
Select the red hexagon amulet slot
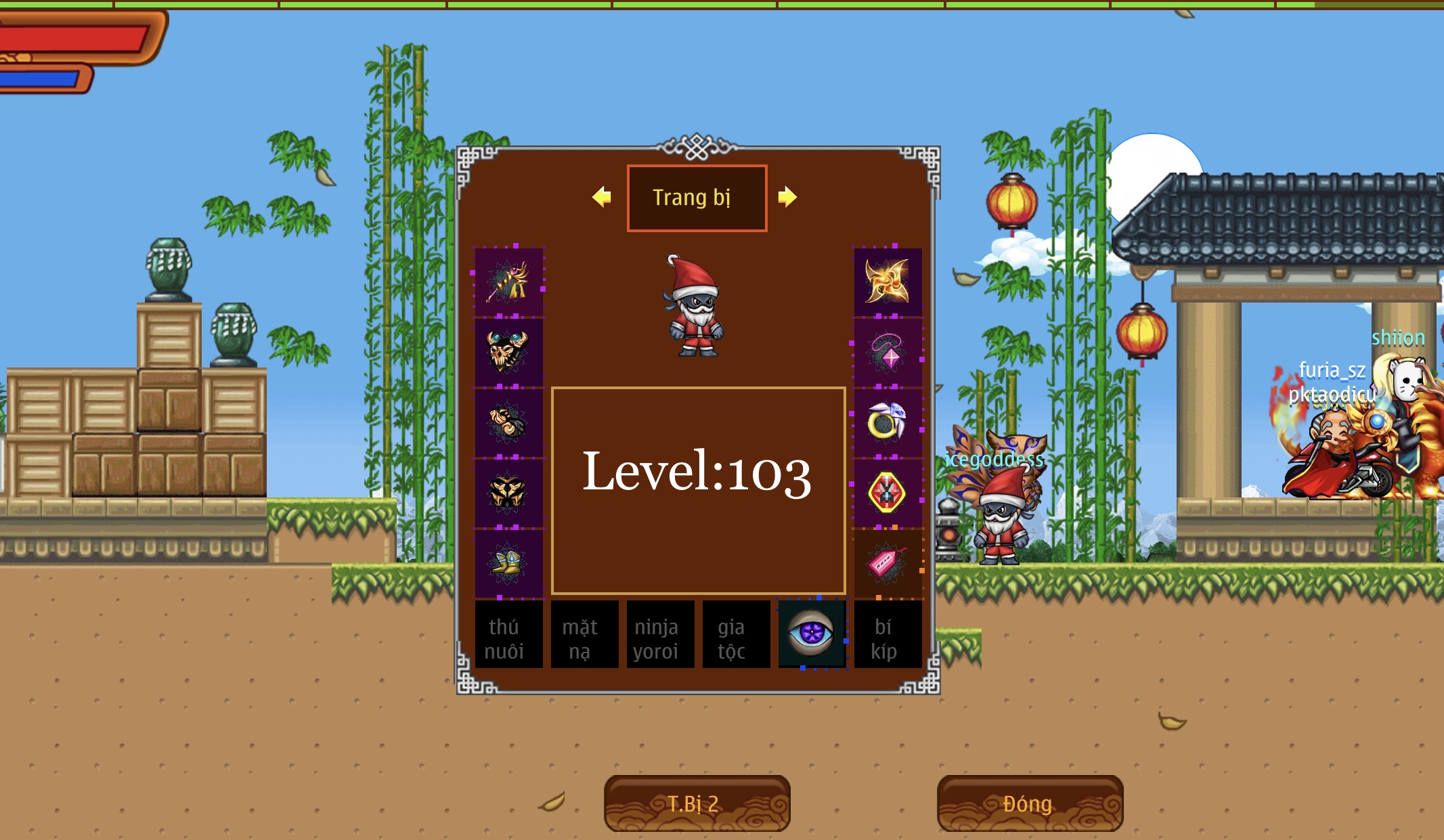tap(888, 492)
